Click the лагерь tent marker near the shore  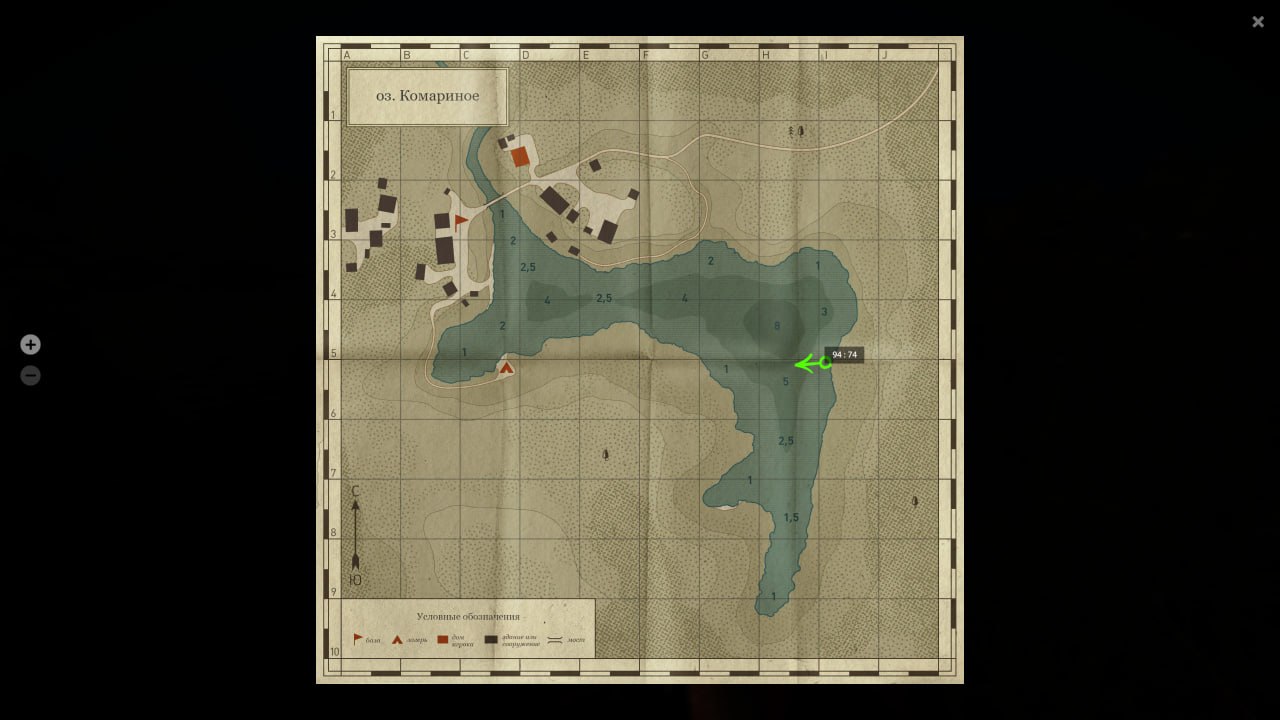point(506,367)
